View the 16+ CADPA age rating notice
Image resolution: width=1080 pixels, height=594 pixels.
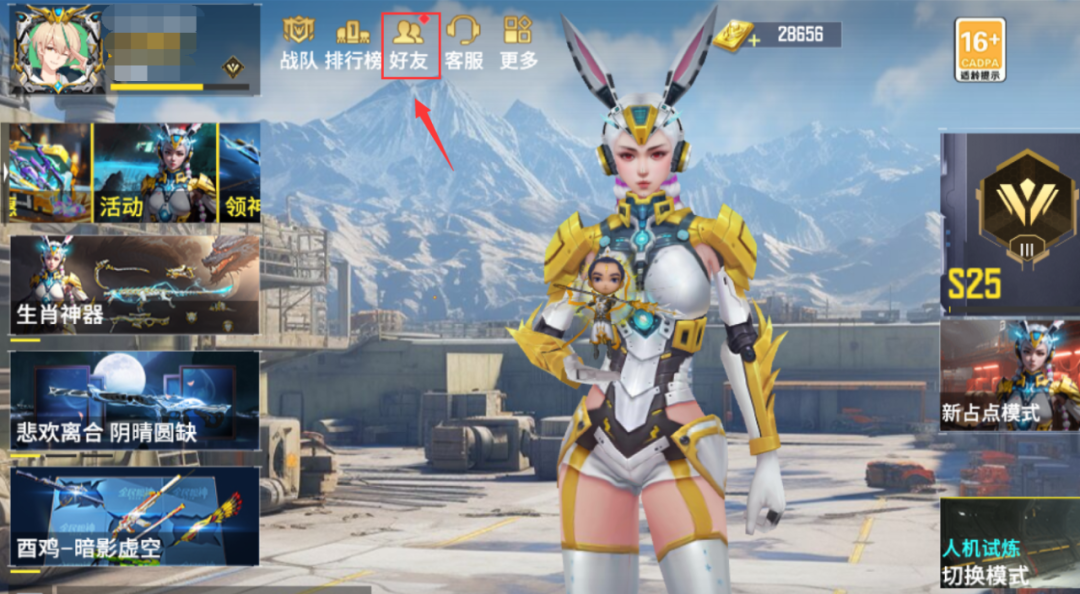(979, 49)
